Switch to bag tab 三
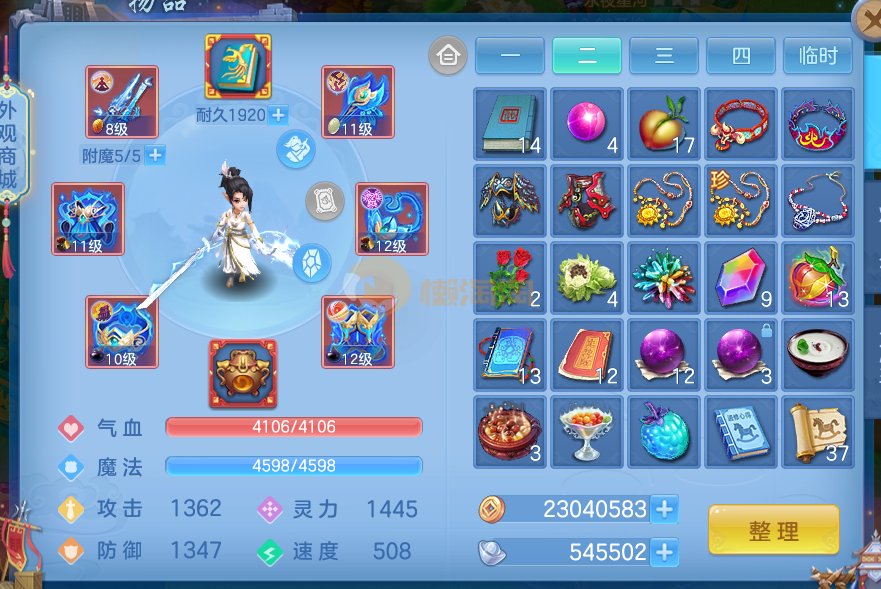The height and width of the screenshot is (589, 881). pos(664,56)
